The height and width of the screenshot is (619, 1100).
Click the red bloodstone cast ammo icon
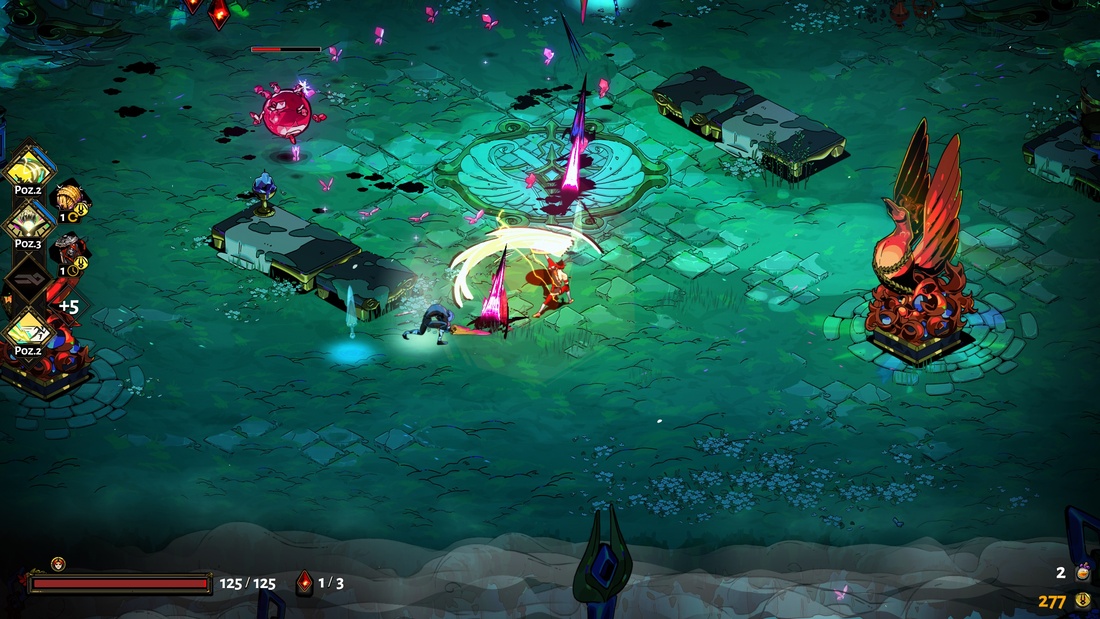click(305, 583)
